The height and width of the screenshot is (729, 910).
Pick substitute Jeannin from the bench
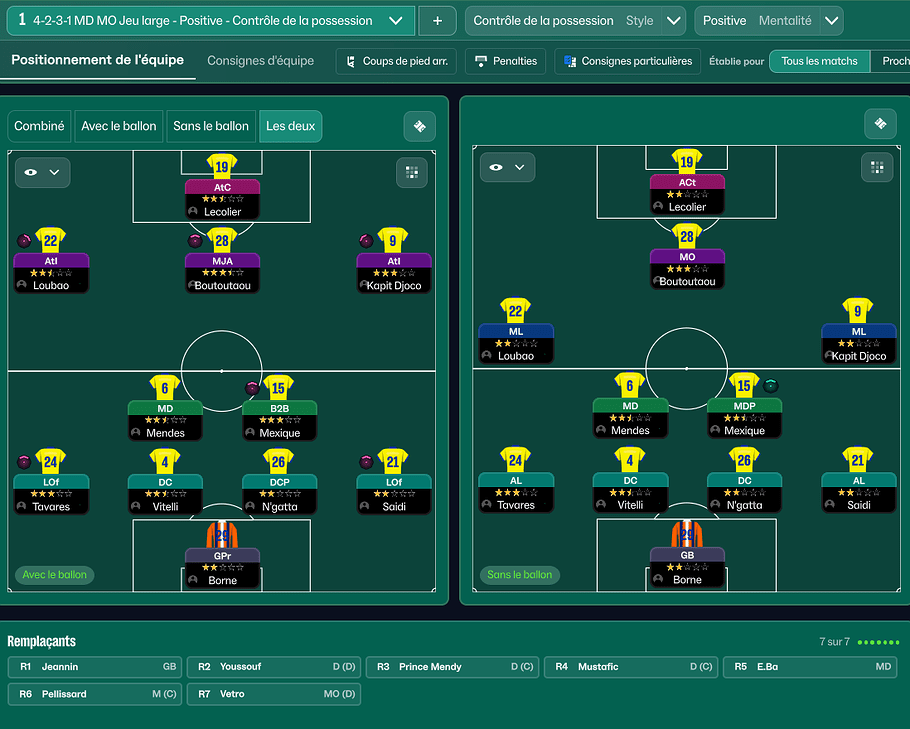tap(95, 667)
